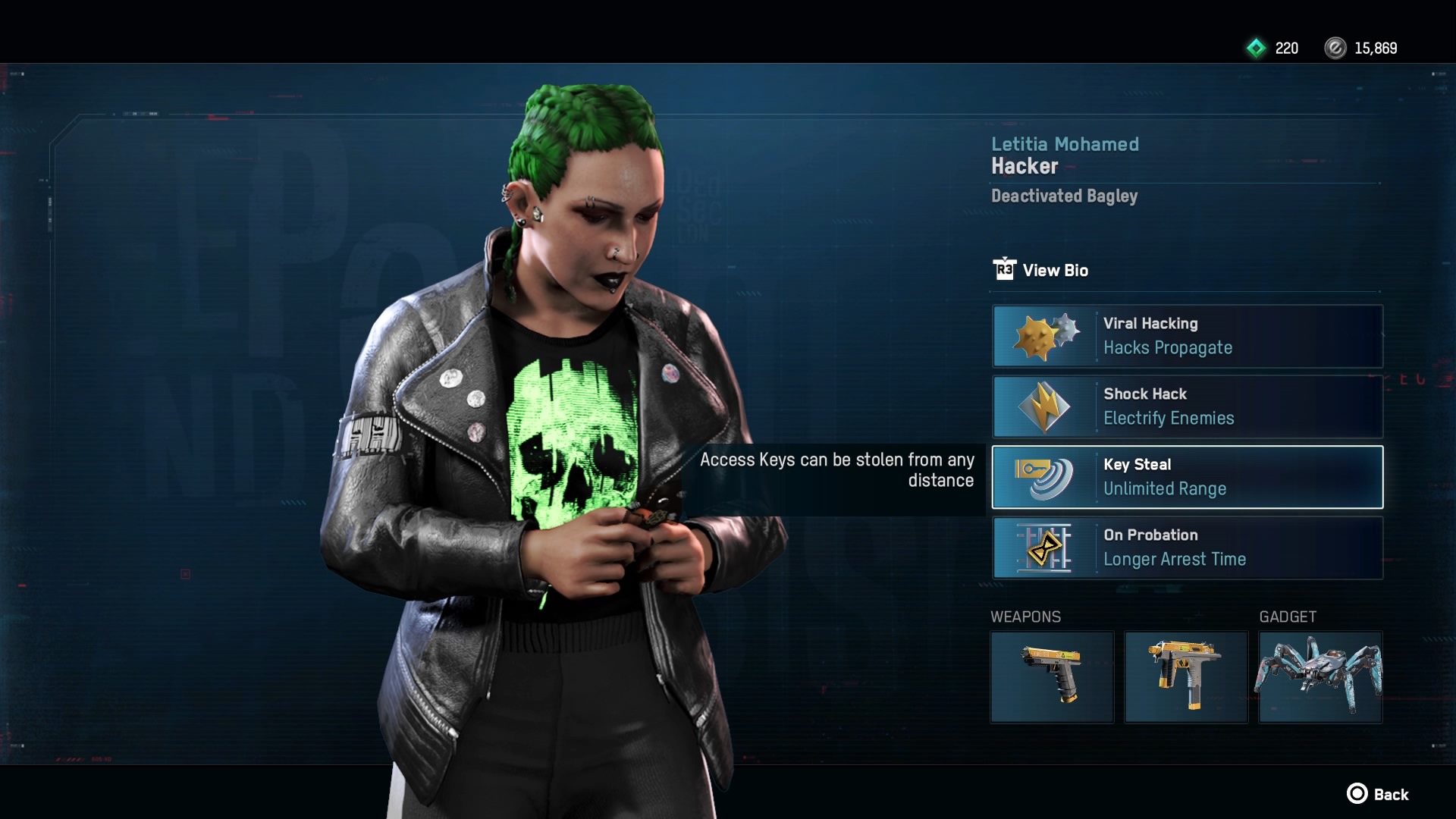The image size is (1456, 819).
Task: Click the Back button
Action: (x=1392, y=794)
